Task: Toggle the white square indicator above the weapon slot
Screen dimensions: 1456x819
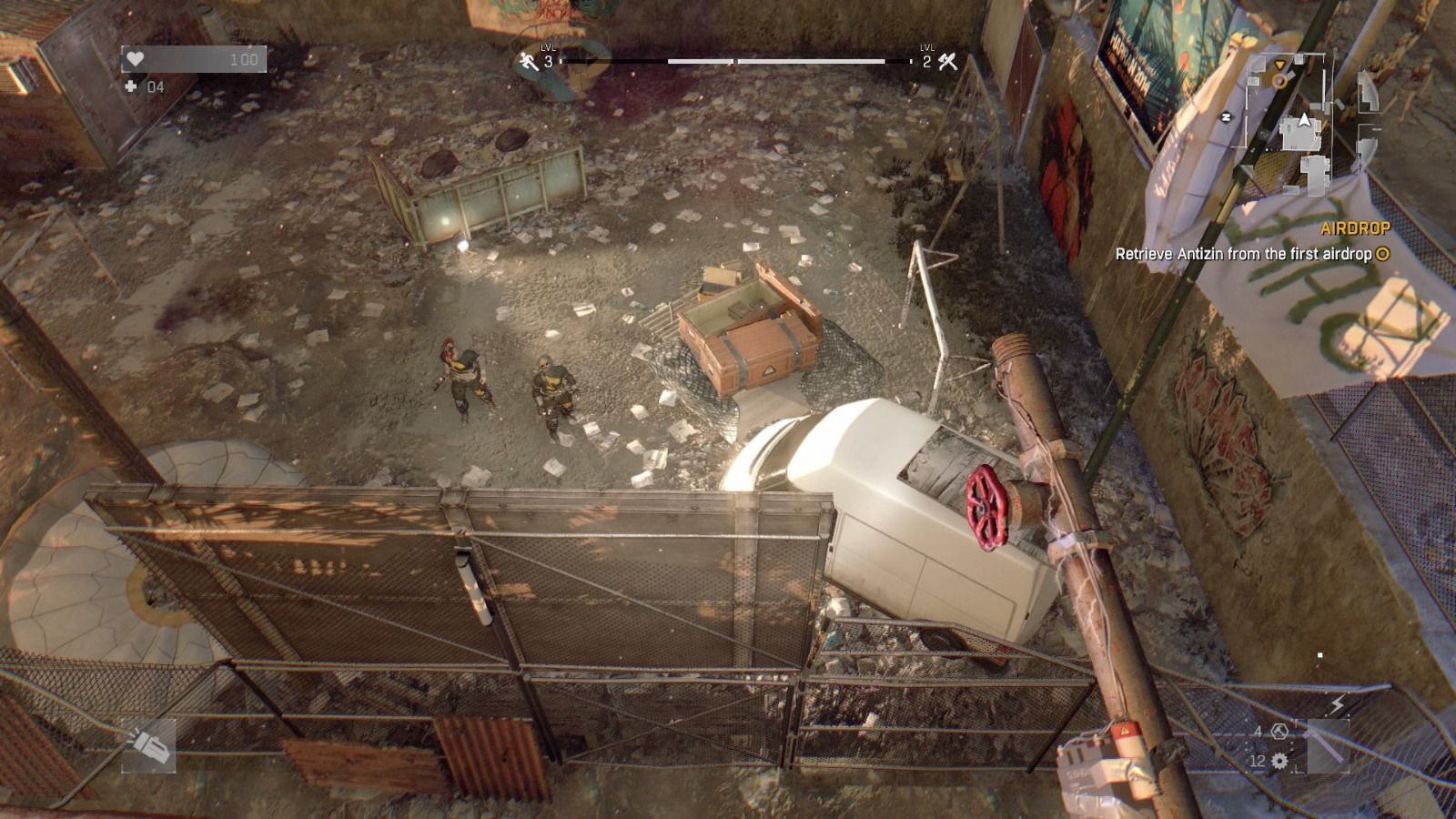Action: click(1320, 654)
